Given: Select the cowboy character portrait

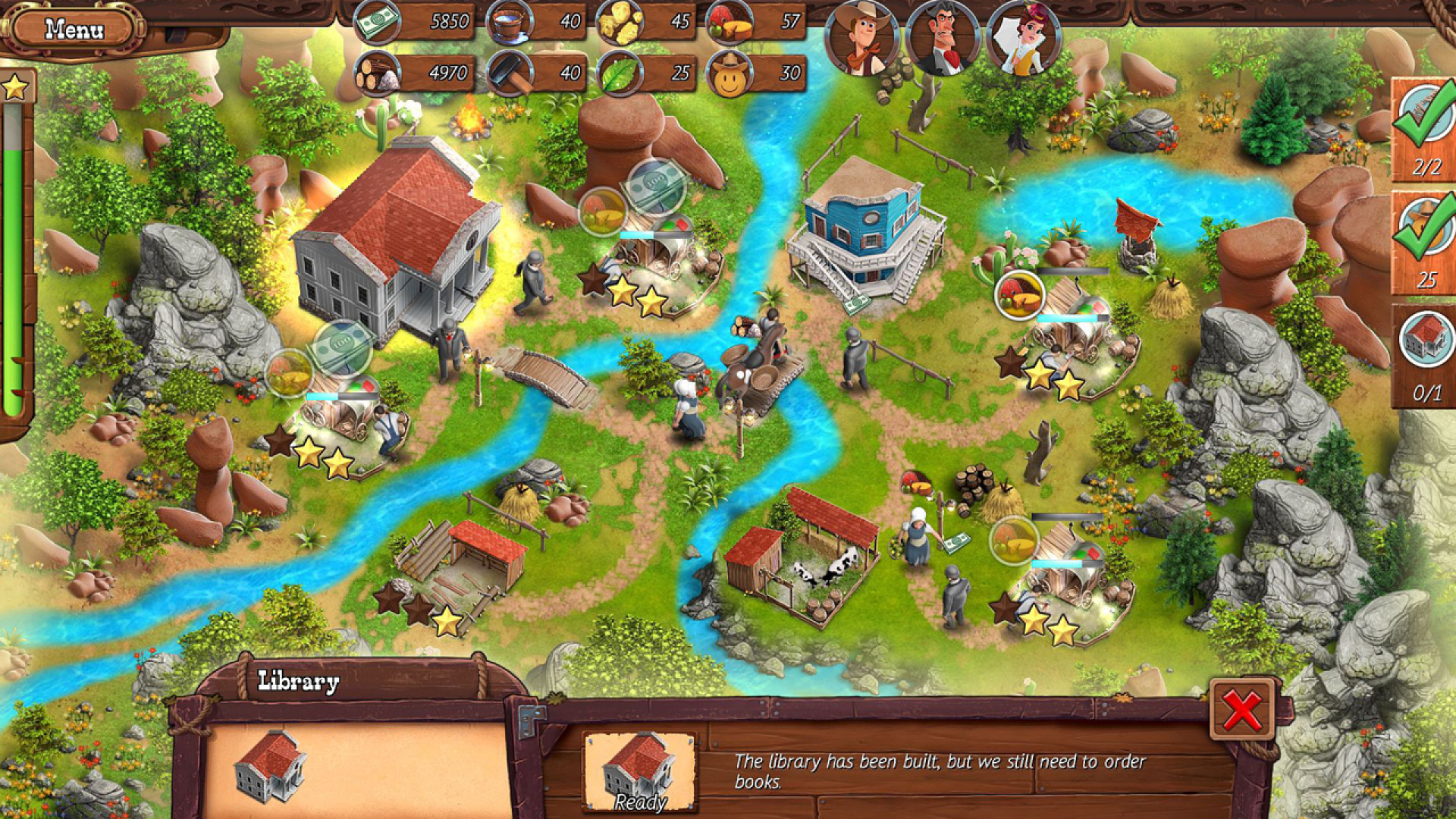Looking at the screenshot, I should (x=861, y=39).
